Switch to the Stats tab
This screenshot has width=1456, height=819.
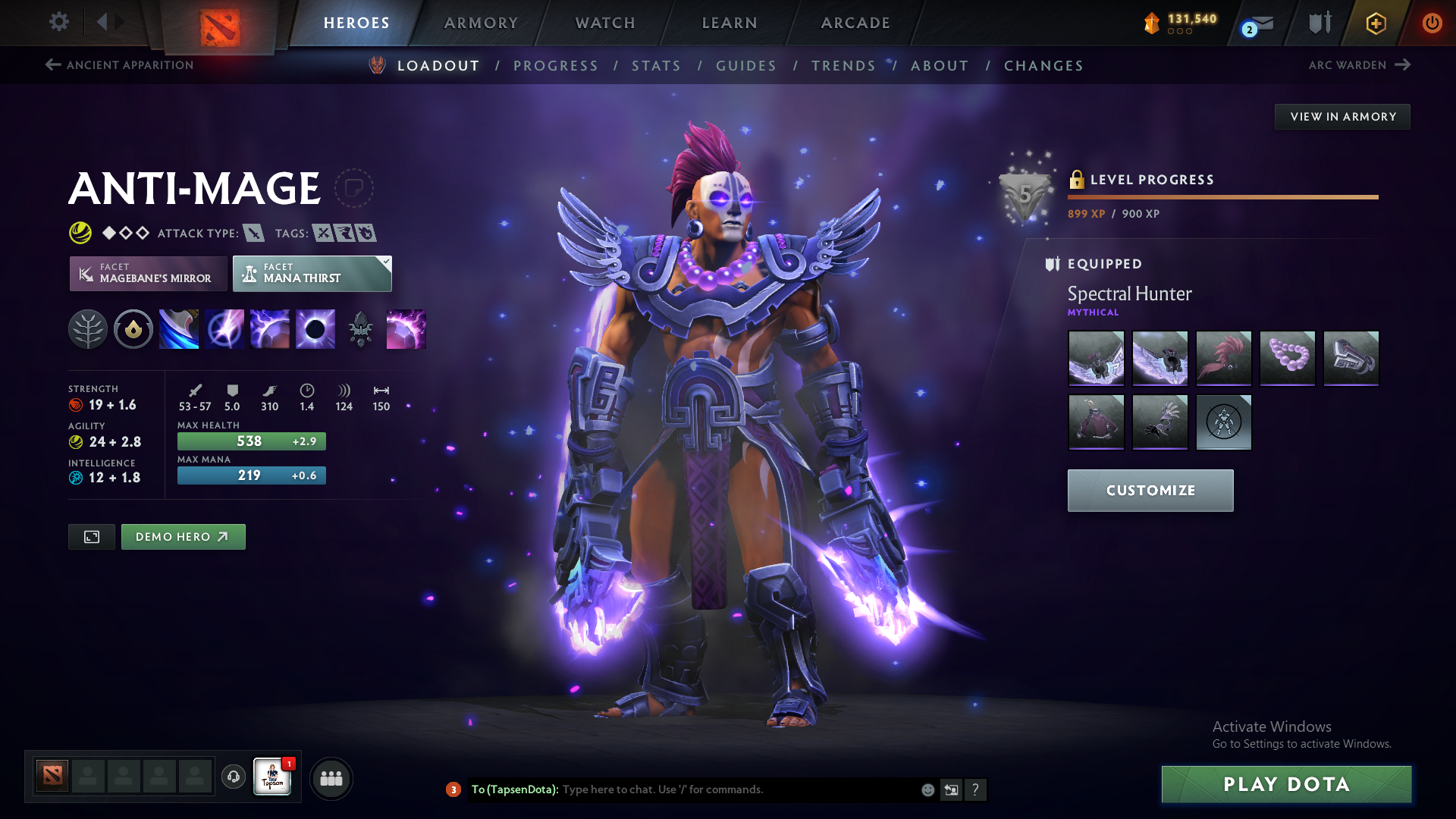point(657,66)
